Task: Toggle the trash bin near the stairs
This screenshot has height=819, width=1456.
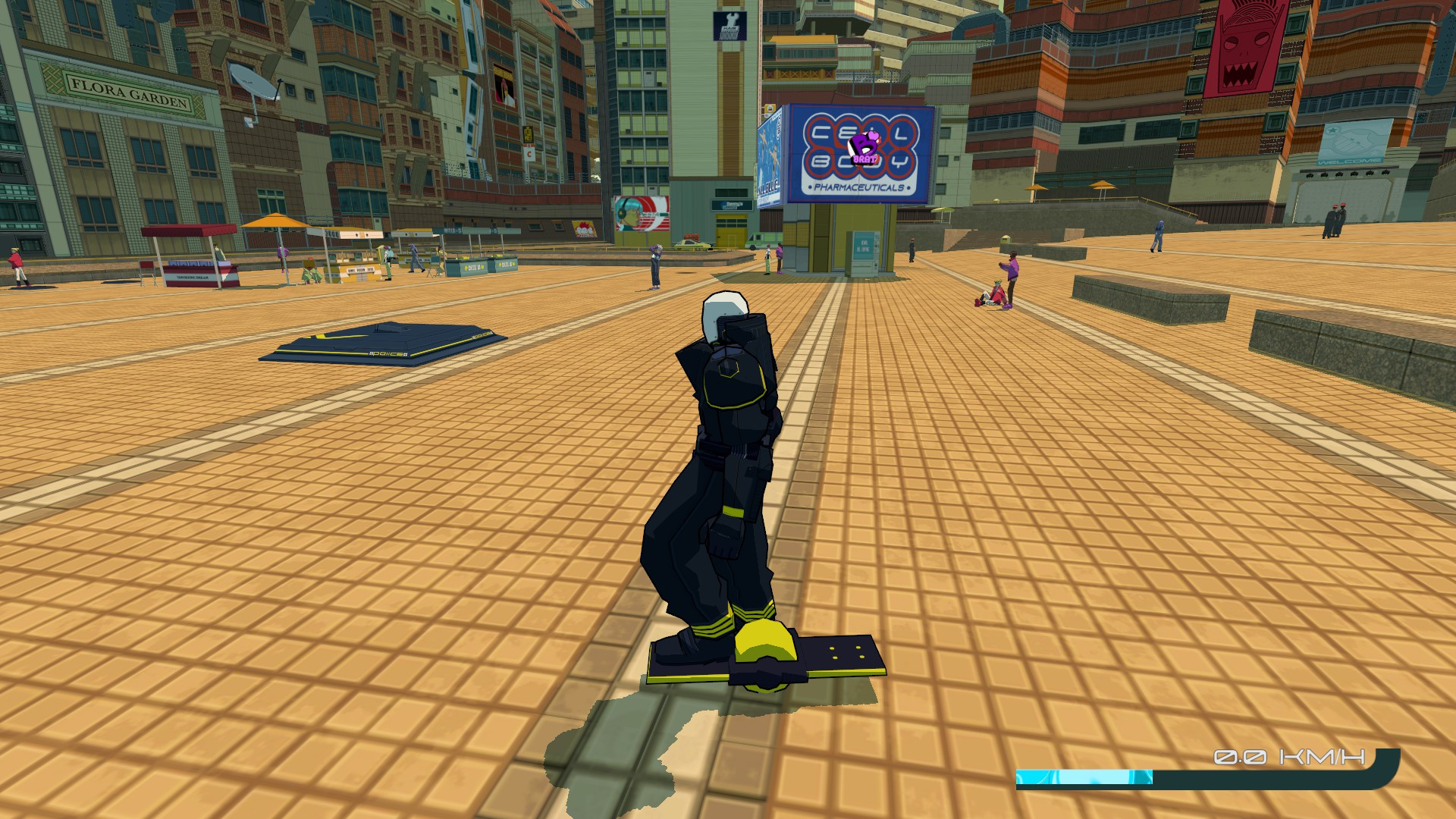Action: (x=1006, y=239)
